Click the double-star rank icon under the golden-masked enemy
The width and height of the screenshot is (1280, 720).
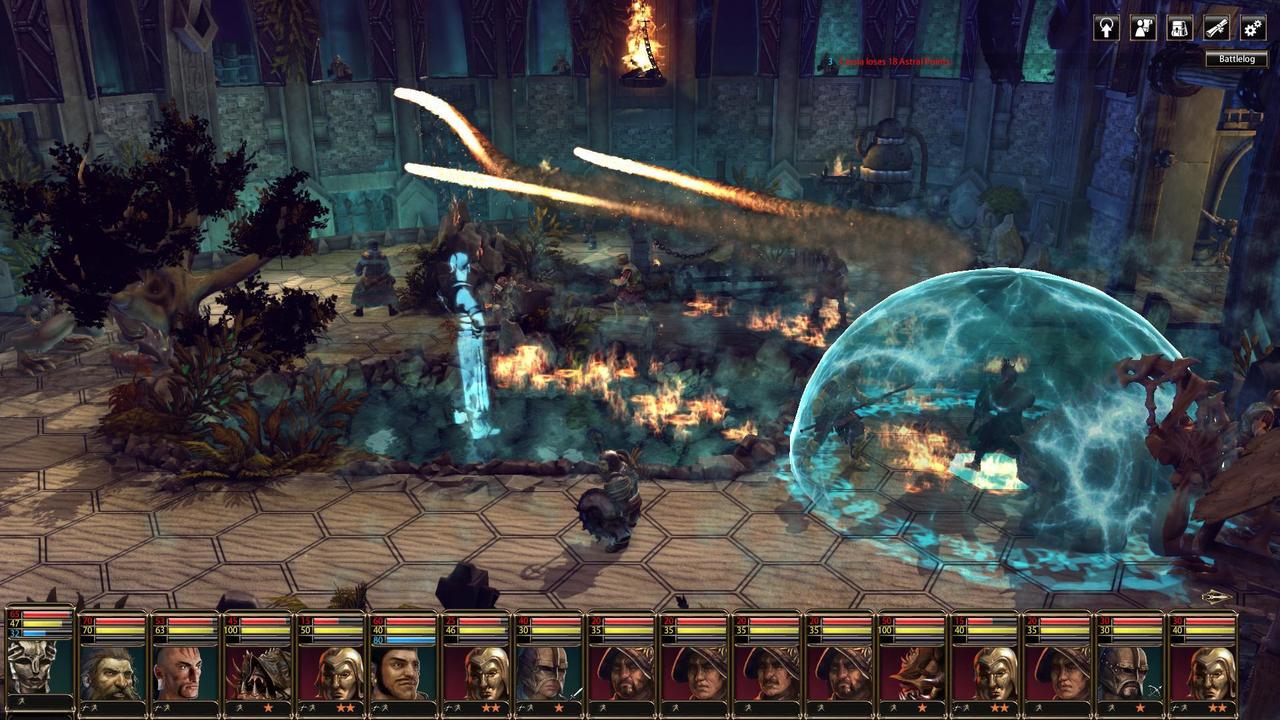[x=347, y=708]
